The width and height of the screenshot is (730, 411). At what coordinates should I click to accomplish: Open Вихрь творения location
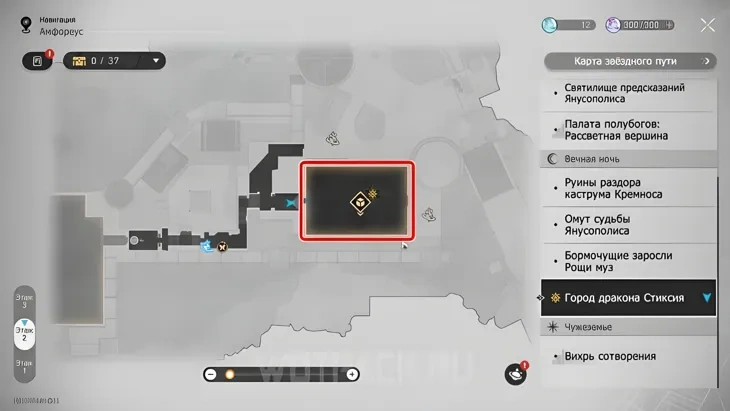(x=609, y=356)
